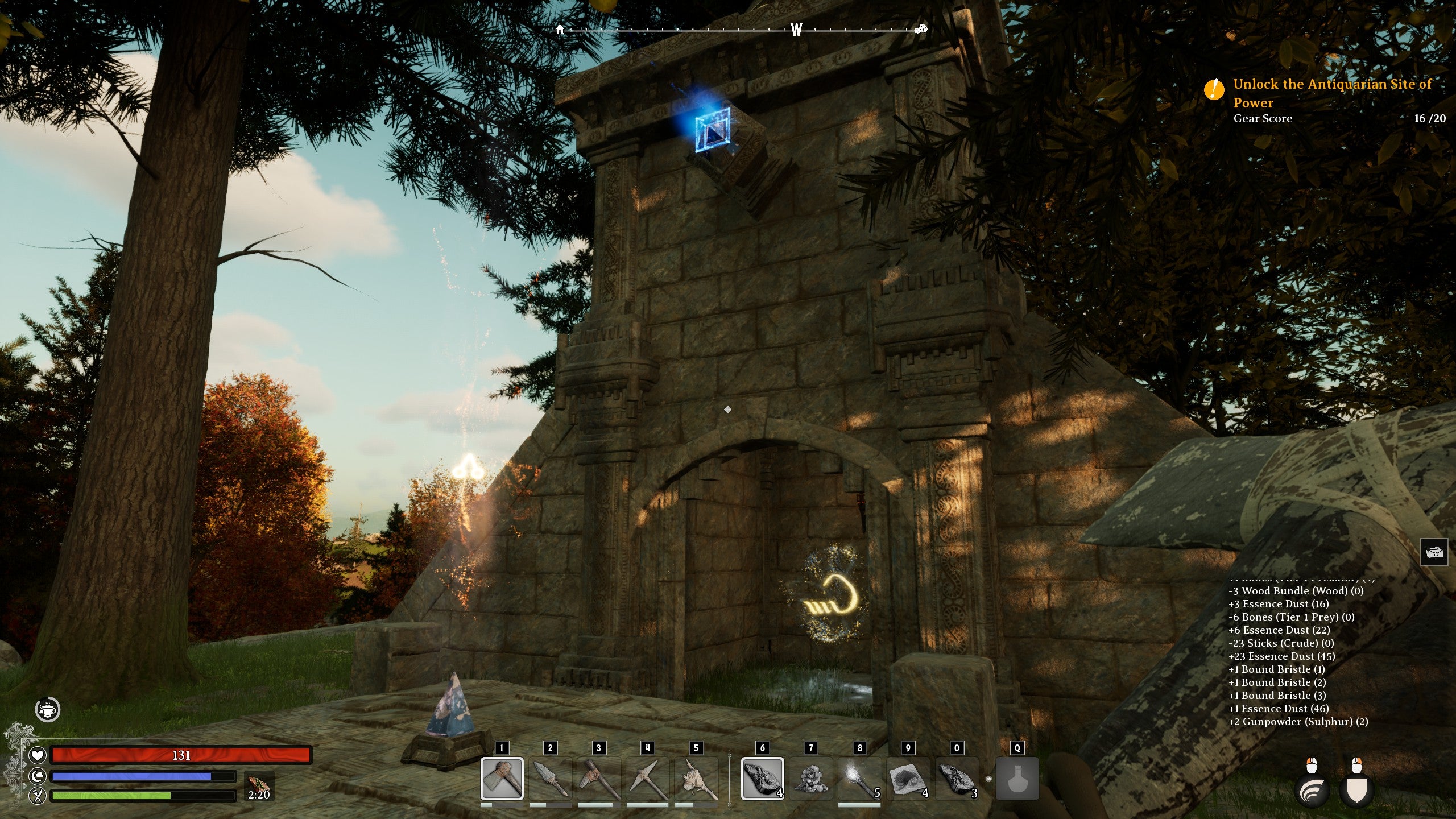Choose the stone chunk stack in slot 0

click(957, 778)
